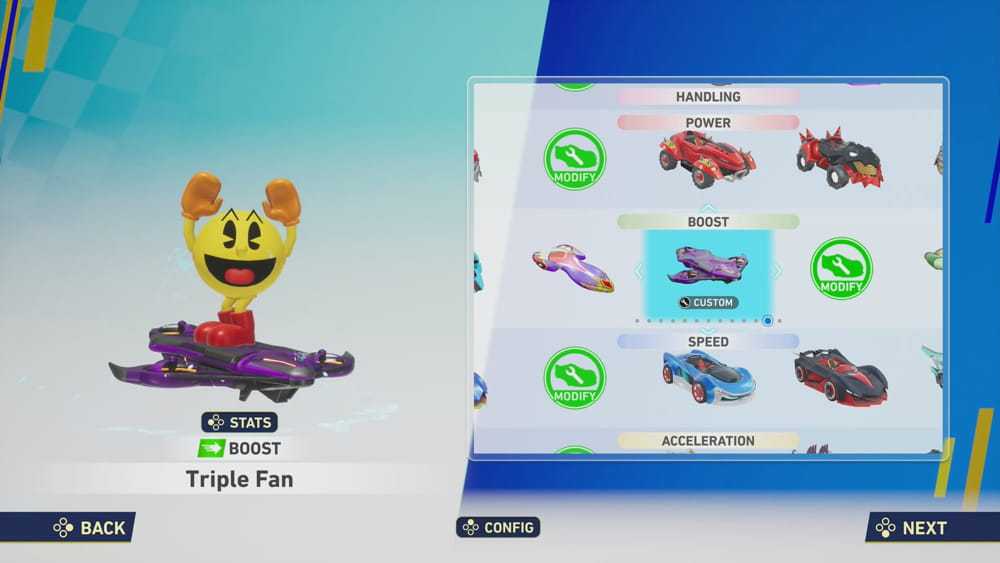Pick the black and red Speed car

point(840,377)
